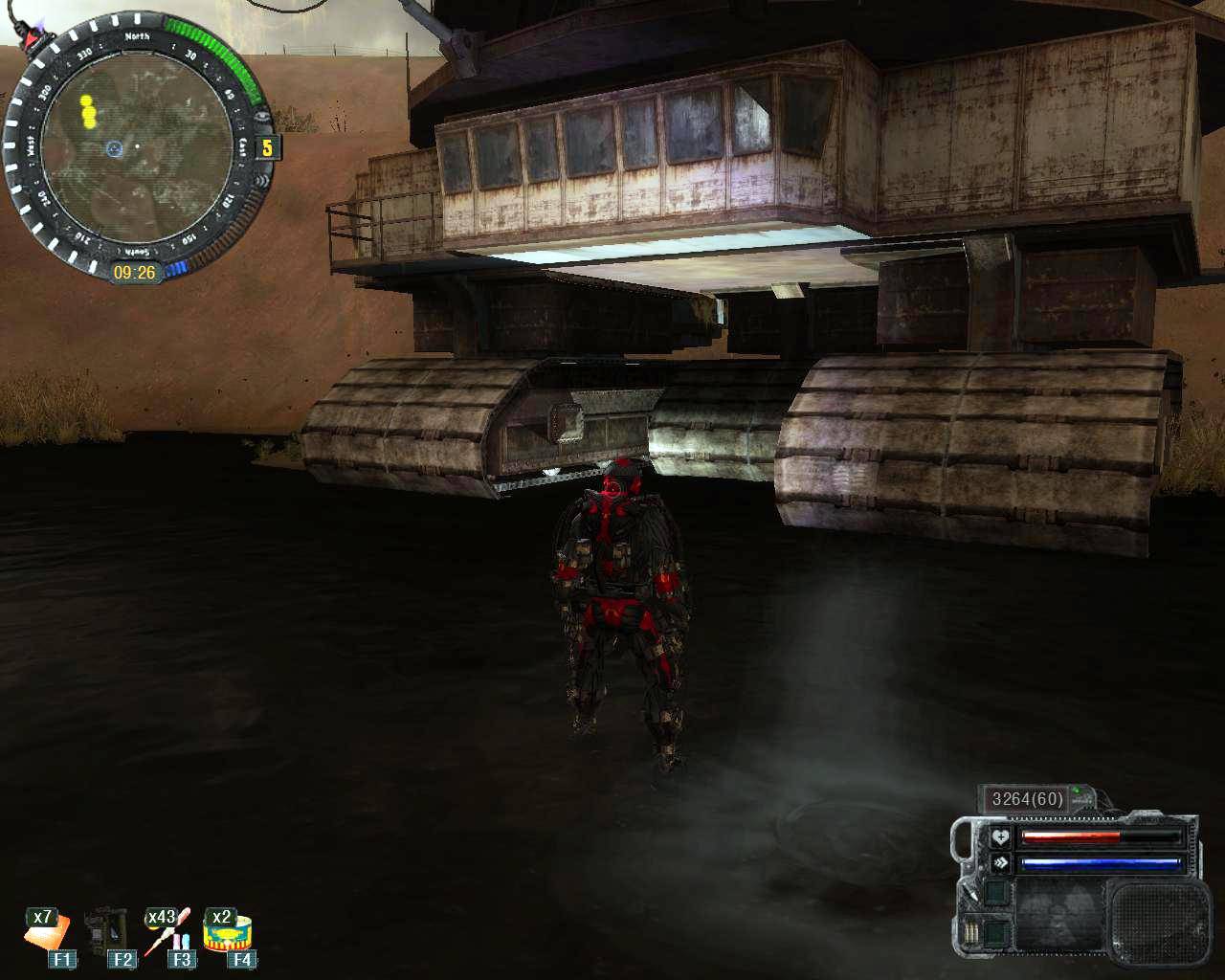Click the three-cartridge fire mode icon

coord(973,931)
